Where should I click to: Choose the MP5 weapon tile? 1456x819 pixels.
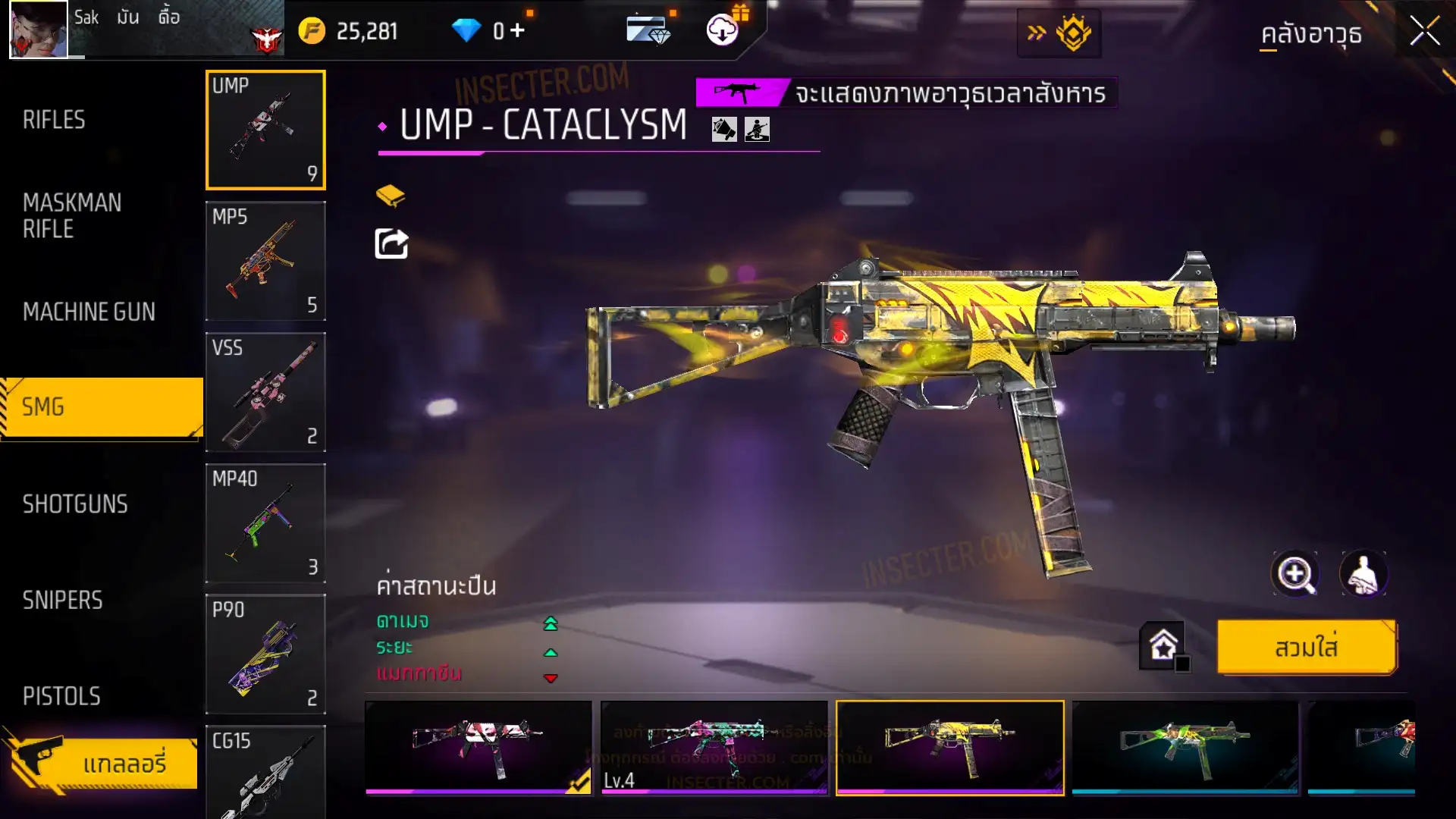pos(265,261)
